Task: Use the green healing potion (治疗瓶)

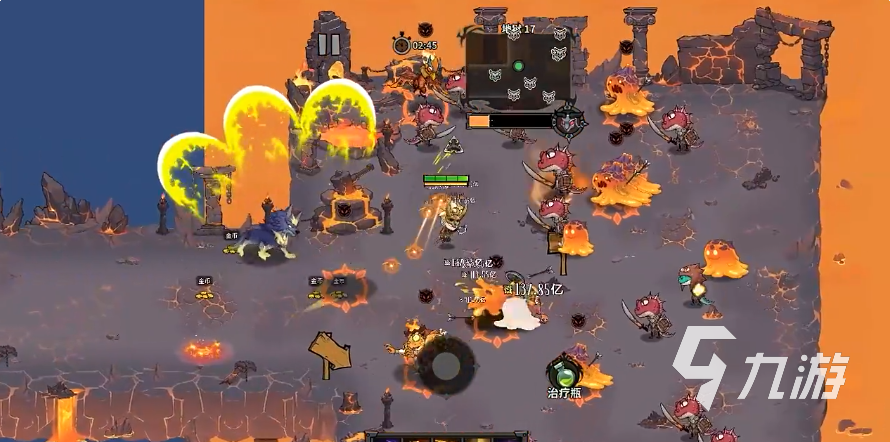Action: [x=565, y=375]
